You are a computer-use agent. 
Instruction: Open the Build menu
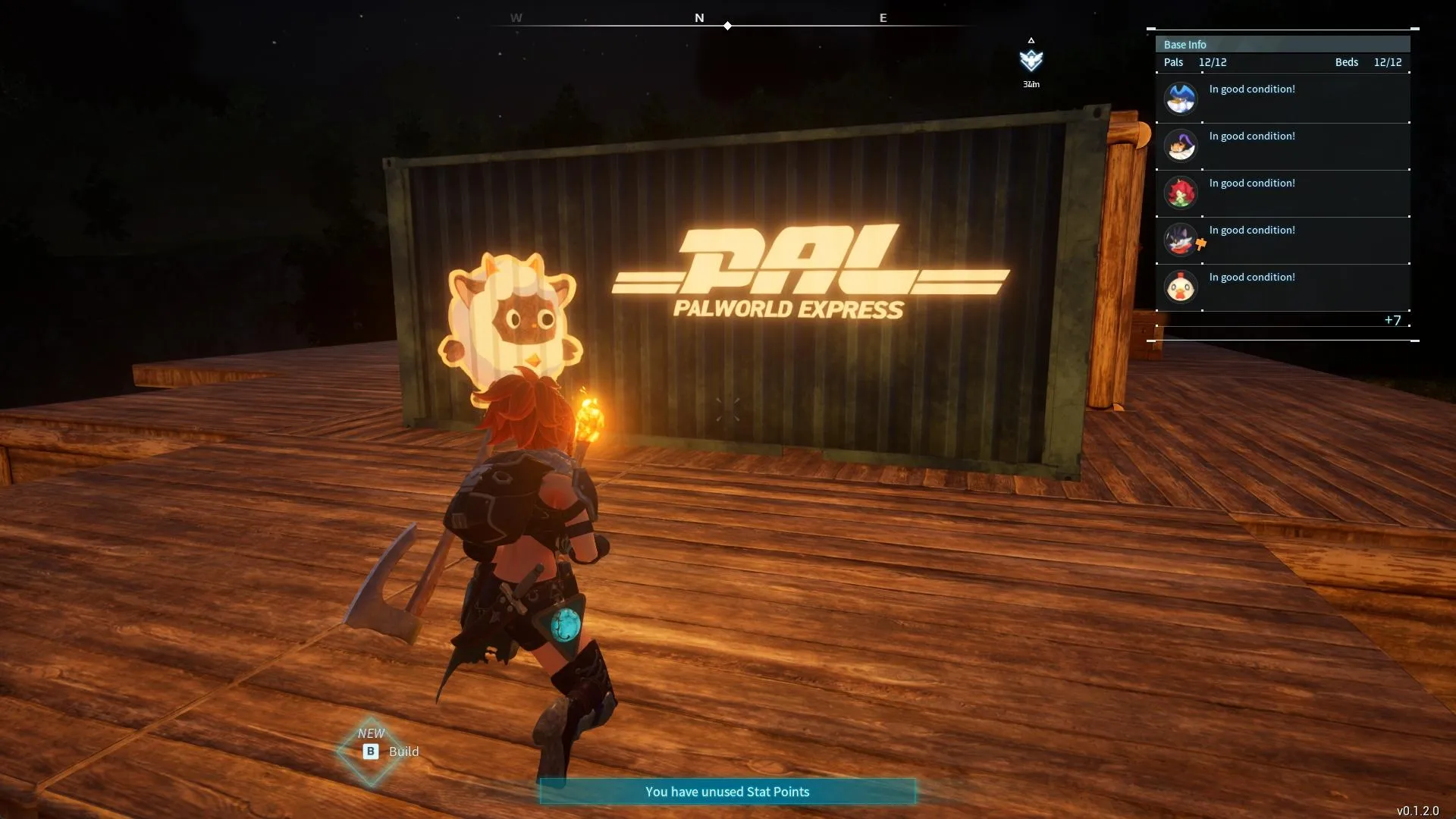tap(390, 752)
